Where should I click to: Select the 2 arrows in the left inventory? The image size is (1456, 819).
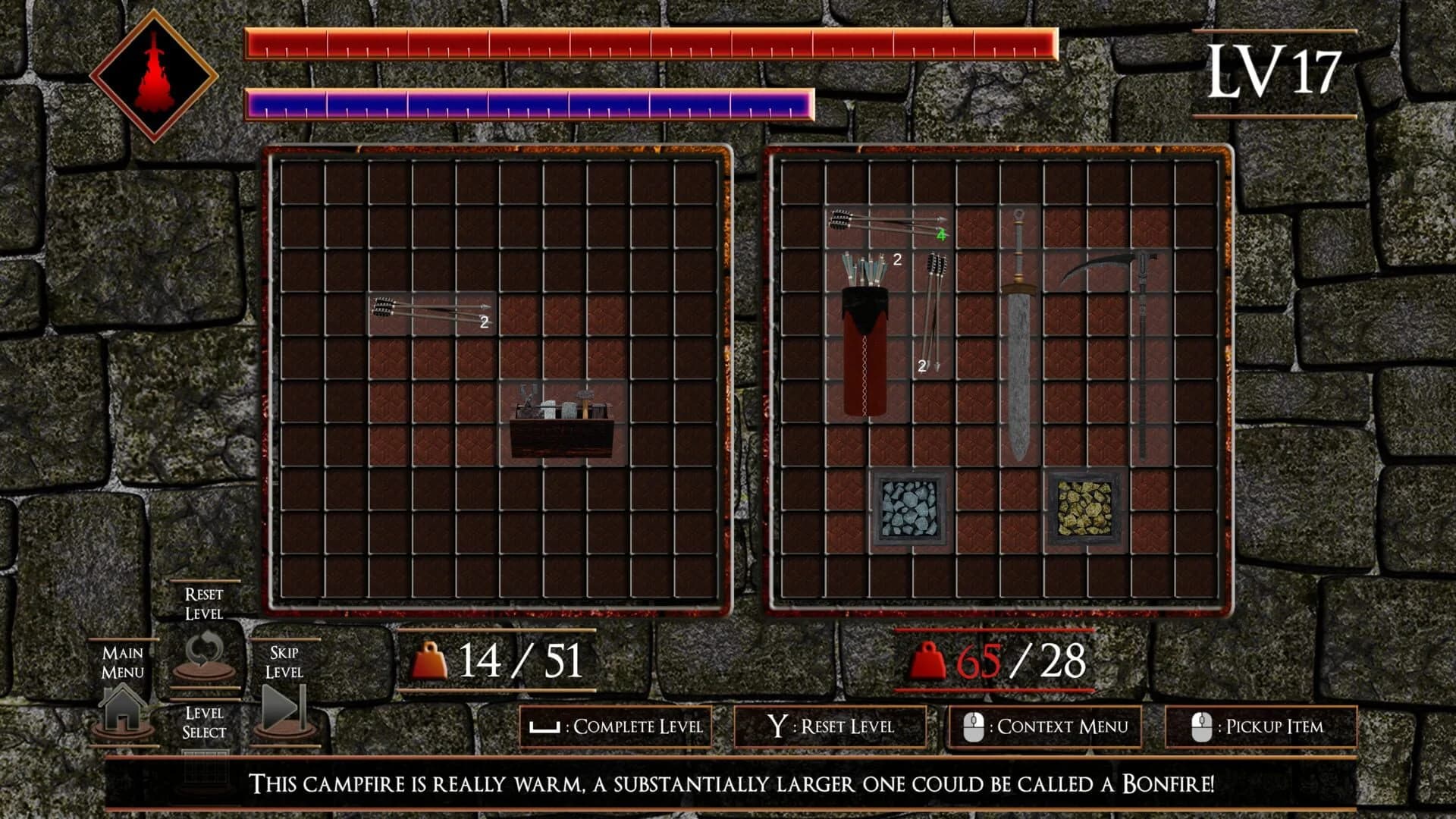pyautogui.click(x=428, y=311)
